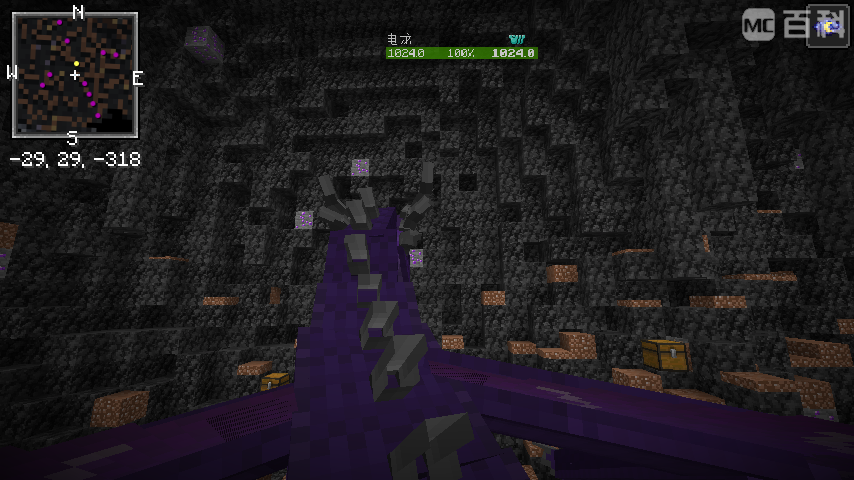Select the status effect icon
This screenshot has width=854, height=480.
[x=828, y=25]
